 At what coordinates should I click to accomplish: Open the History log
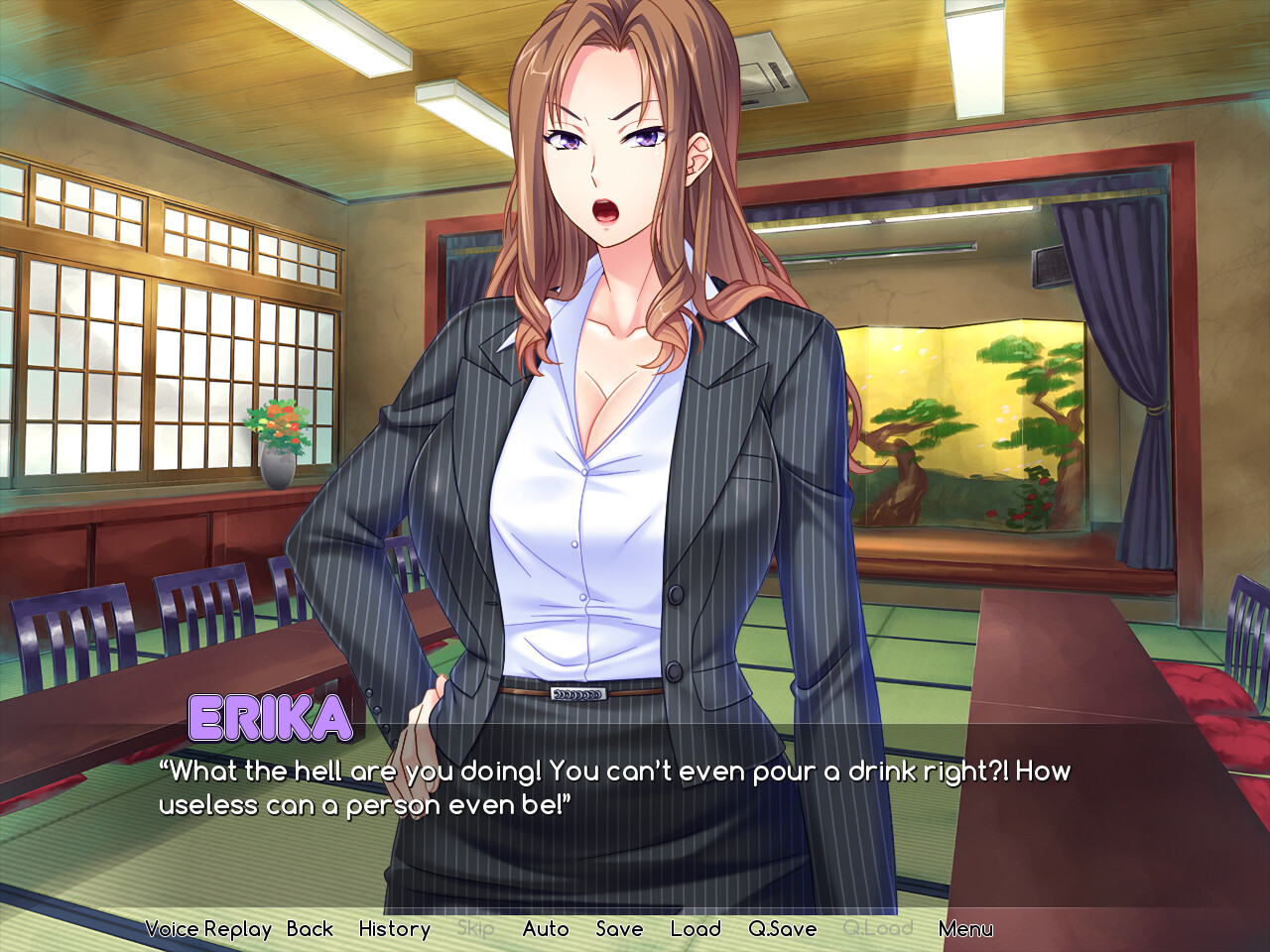[394, 929]
